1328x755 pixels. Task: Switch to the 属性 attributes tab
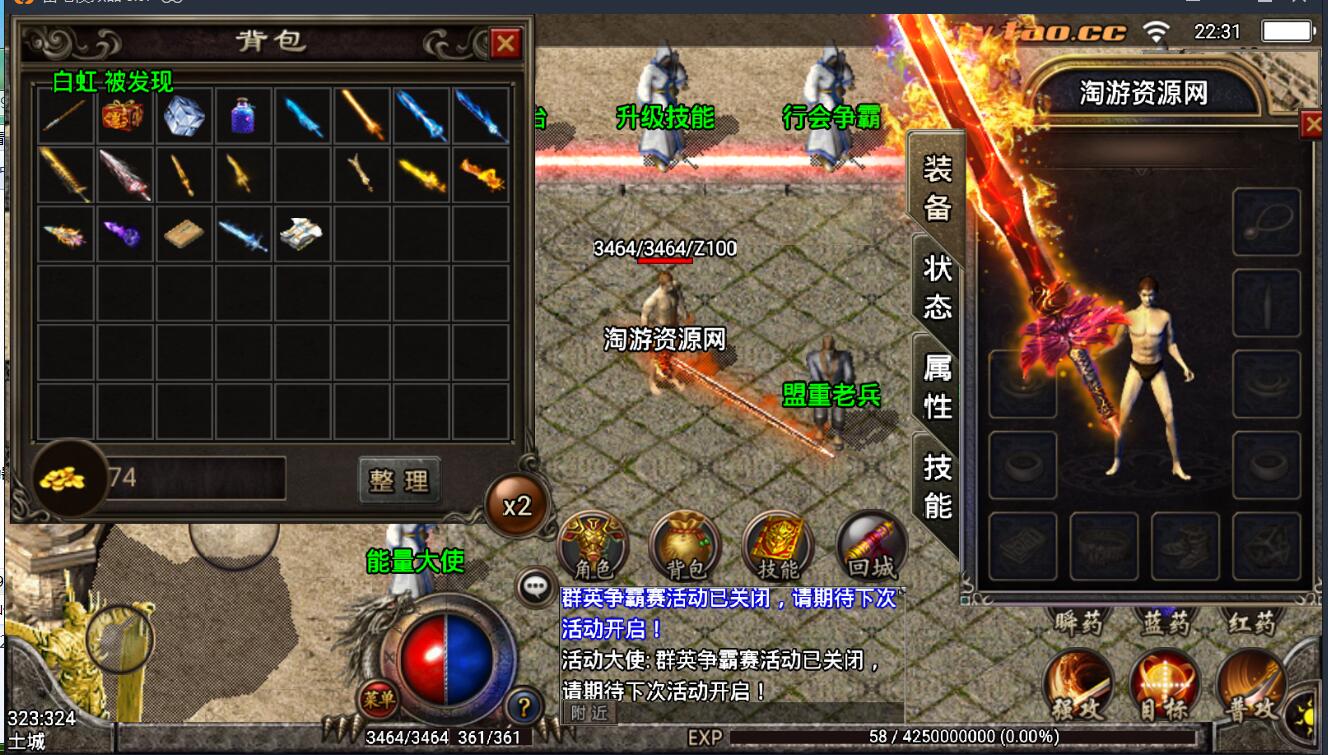tap(937, 387)
